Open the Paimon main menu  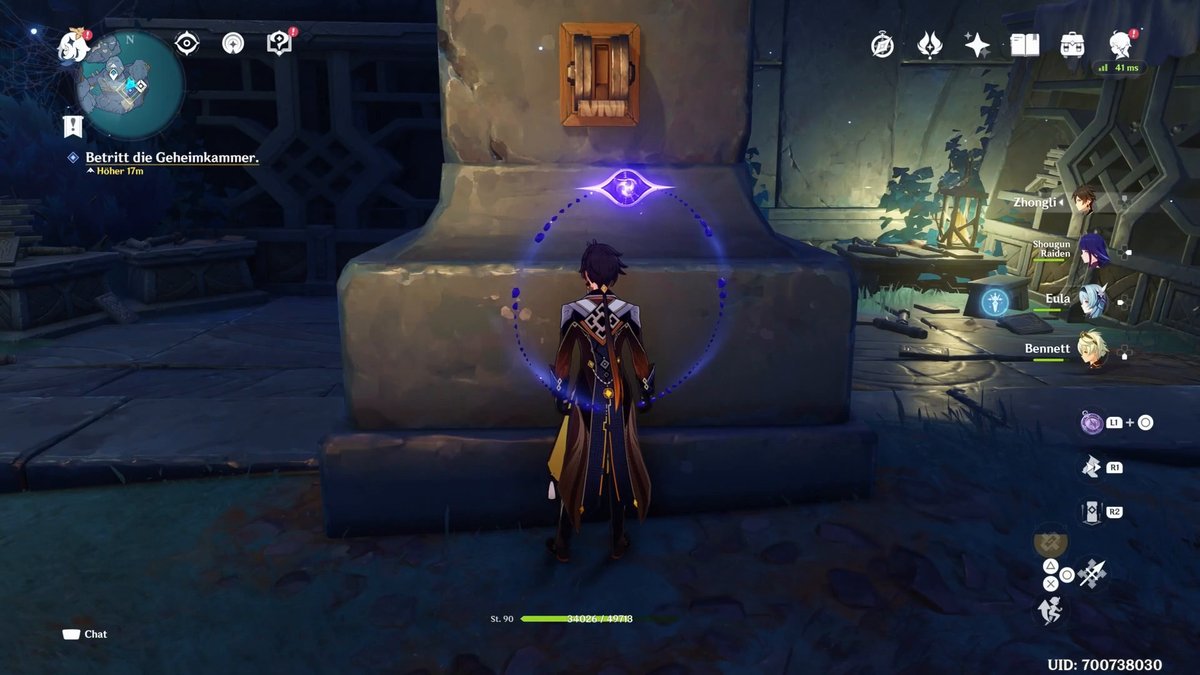pos(73,43)
